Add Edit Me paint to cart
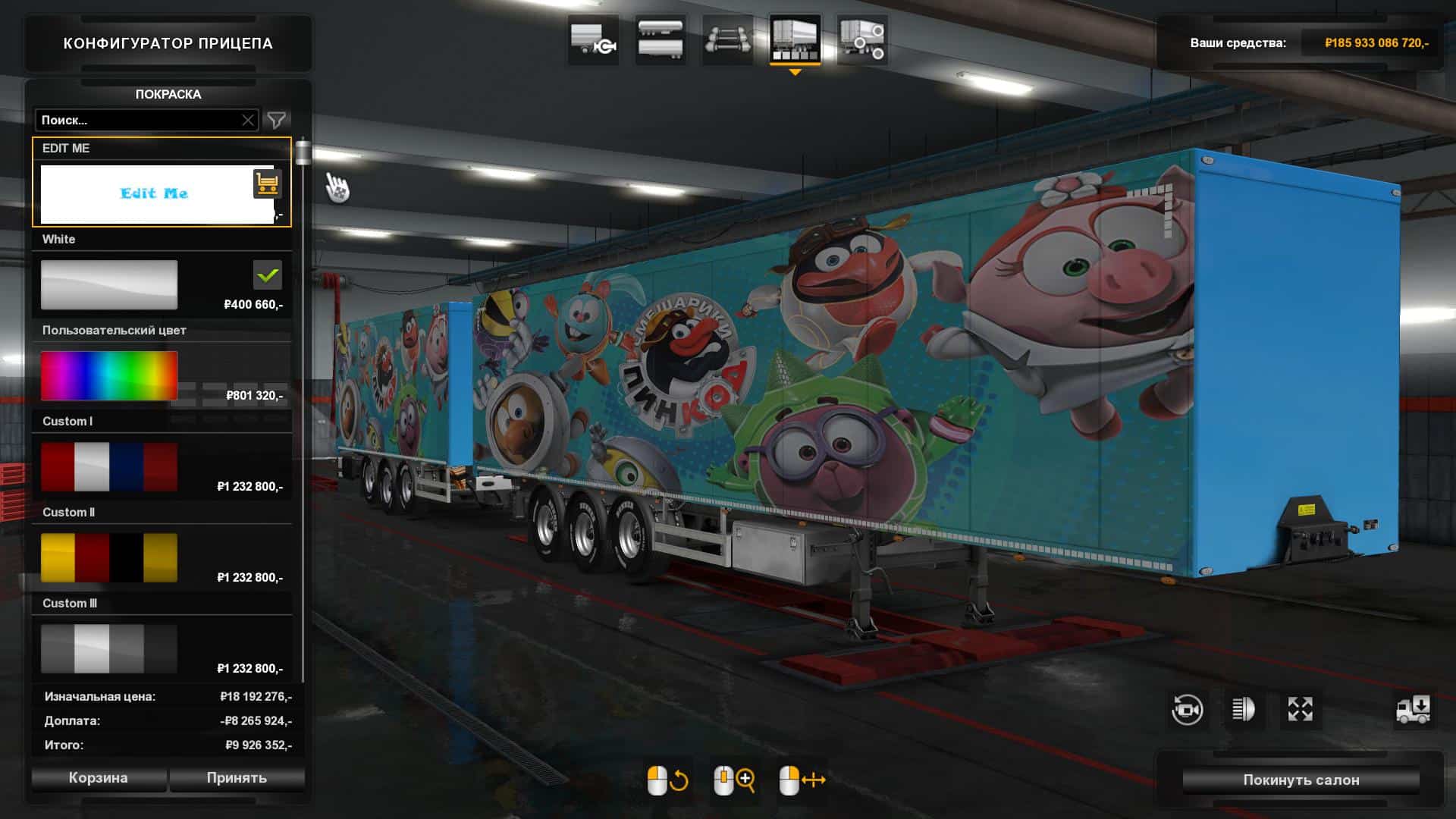1456x819 pixels. pyautogui.click(x=267, y=184)
